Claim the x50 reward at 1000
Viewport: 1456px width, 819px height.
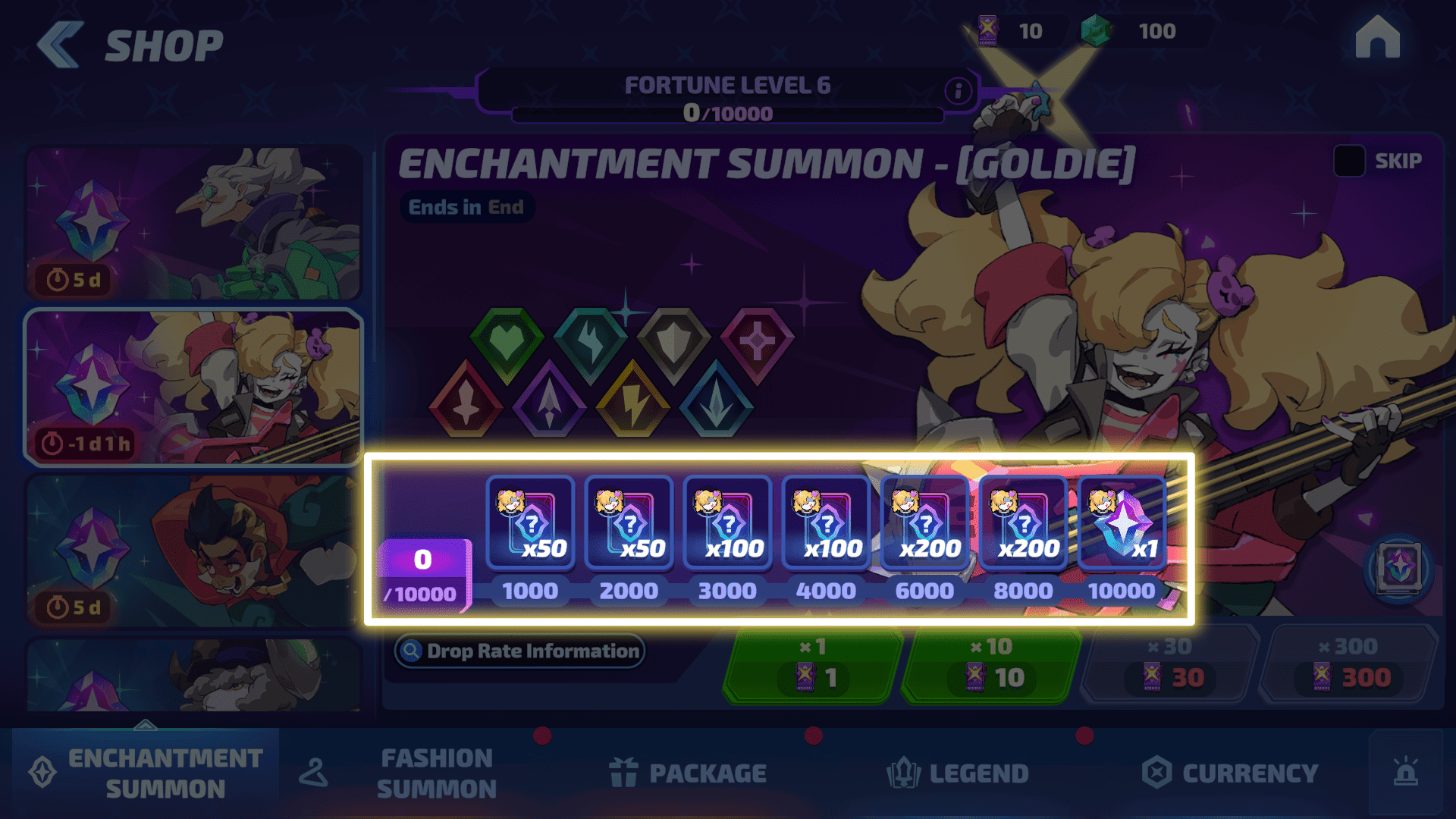pyautogui.click(x=530, y=523)
